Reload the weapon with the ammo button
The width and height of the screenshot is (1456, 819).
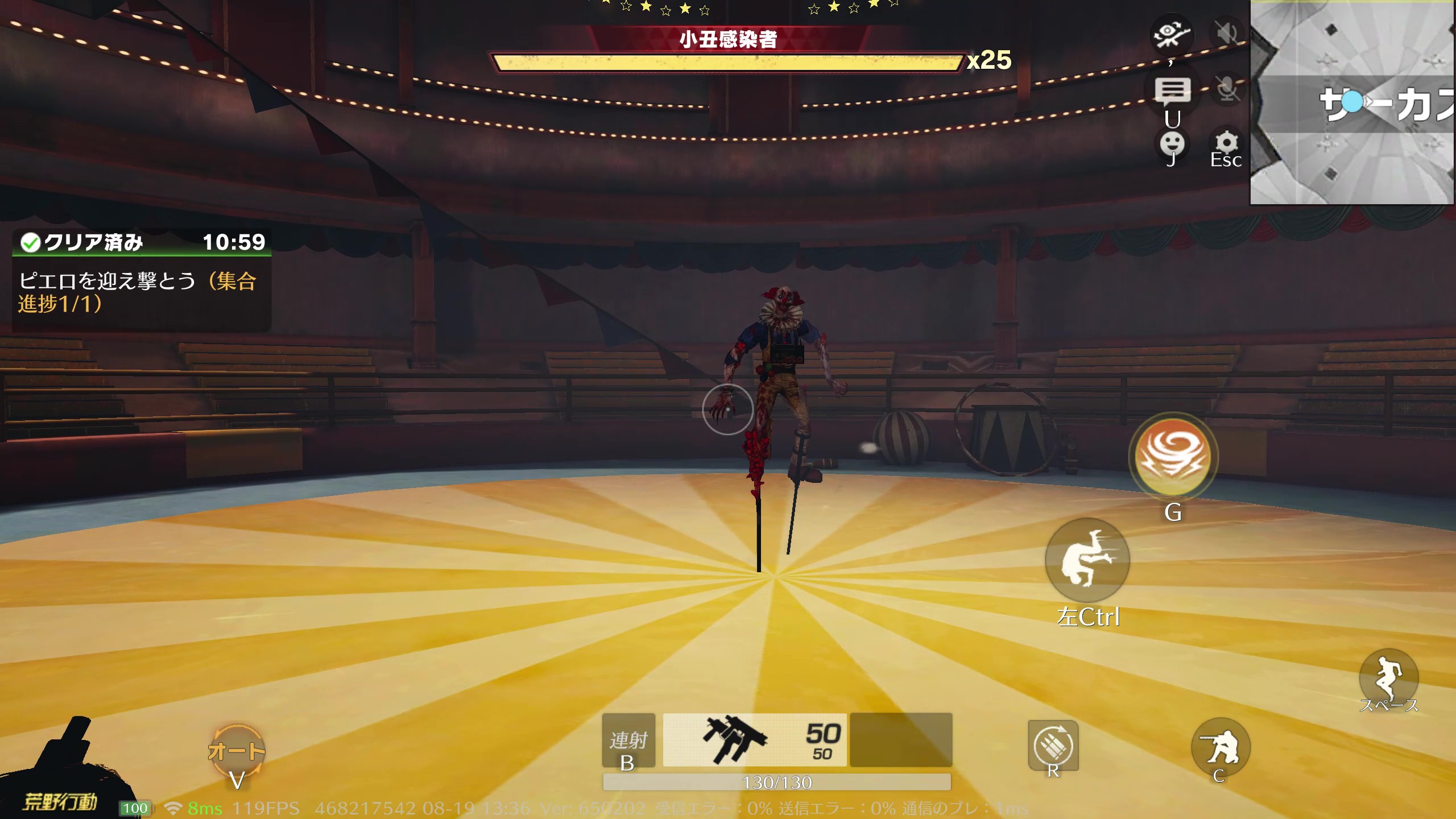[1053, 746]
